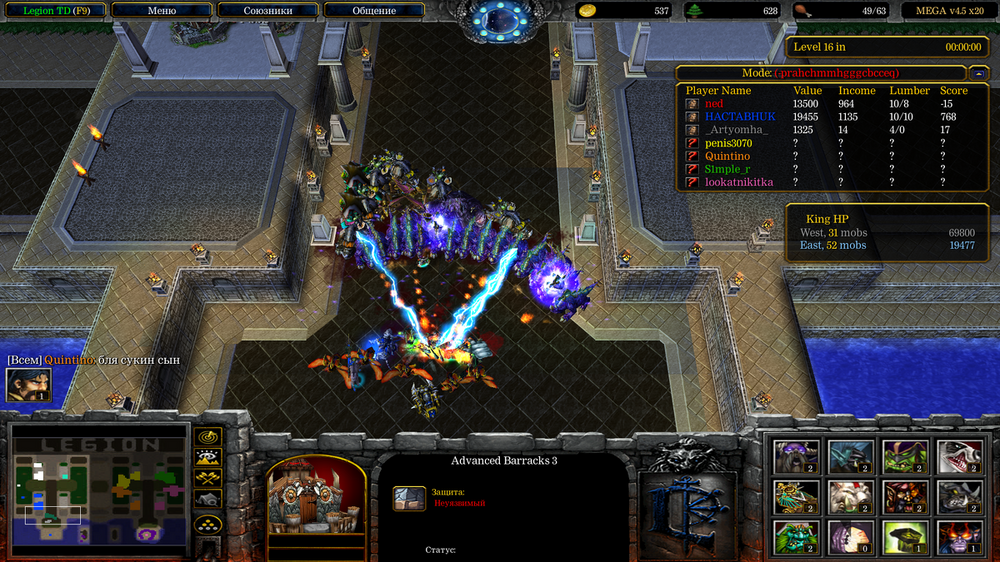Viewport: 1000px width, 562px height.
Task: Open the Общение chat log menu
Action: coord(374,11)
